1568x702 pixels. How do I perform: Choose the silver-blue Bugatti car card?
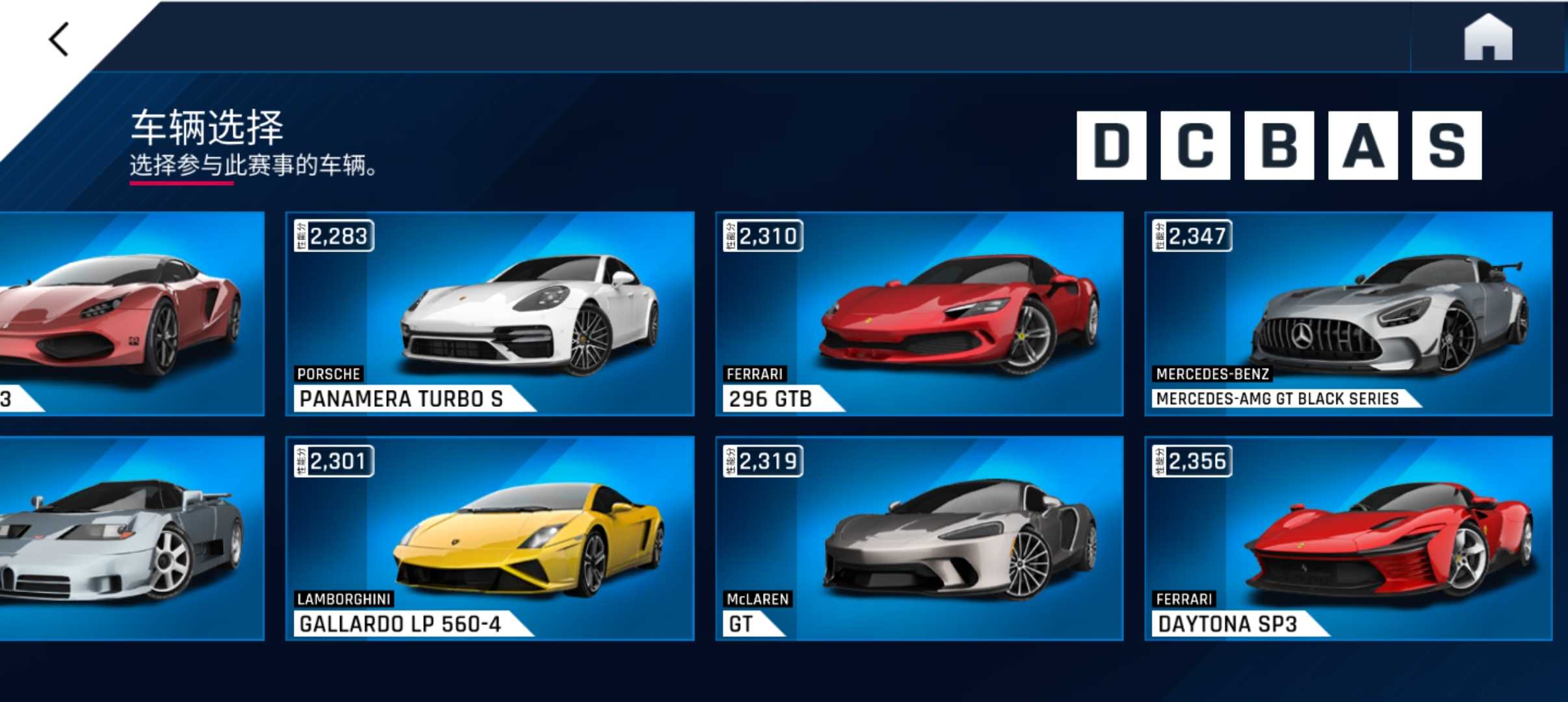(x=130, y=538)
